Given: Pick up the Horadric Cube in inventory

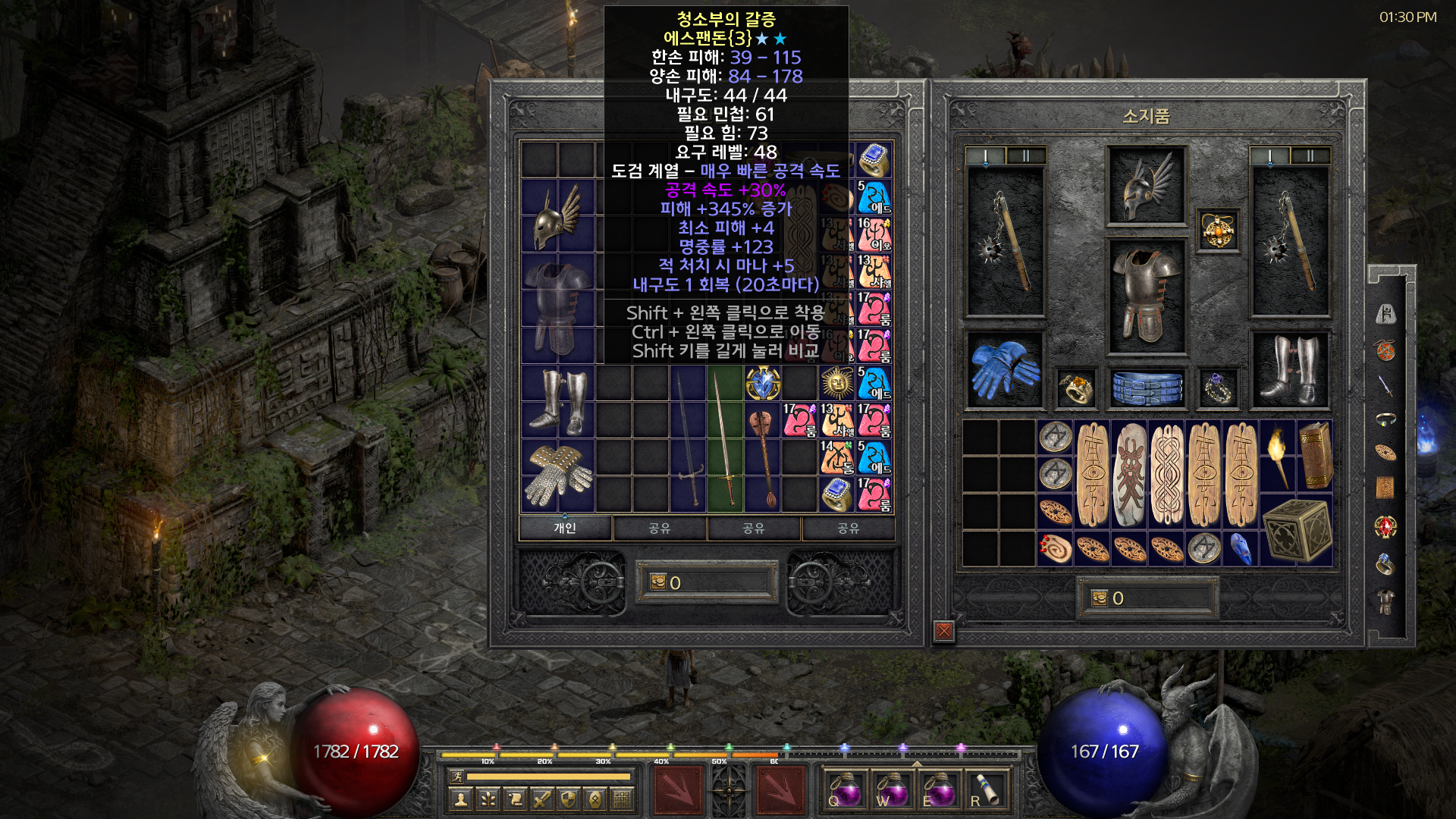Looking at the screenshot, I should (x=1296, y=530).
